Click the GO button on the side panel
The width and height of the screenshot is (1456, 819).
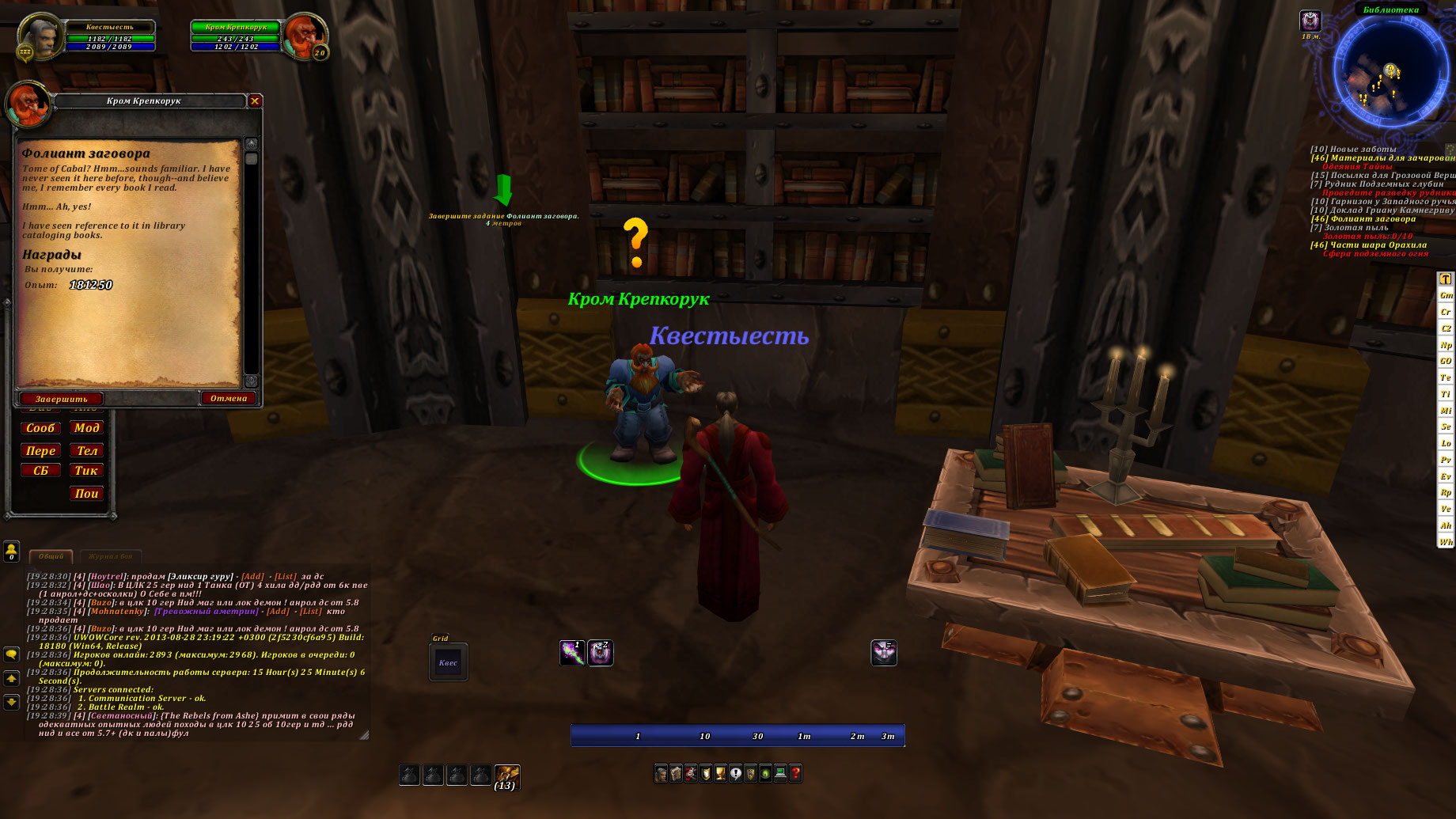(x=1445, y=361)
